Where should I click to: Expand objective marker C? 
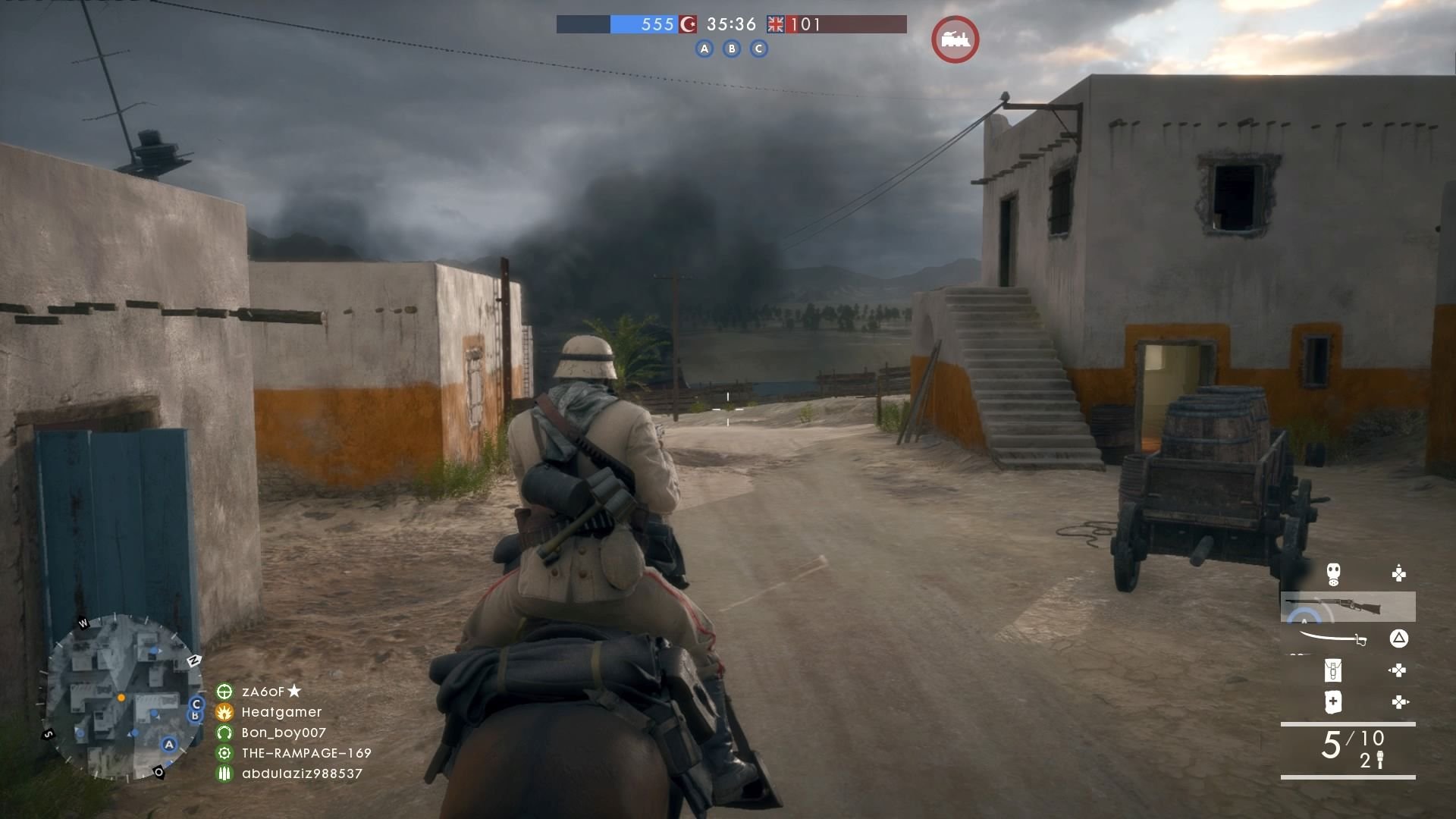[x=759, y=48]
